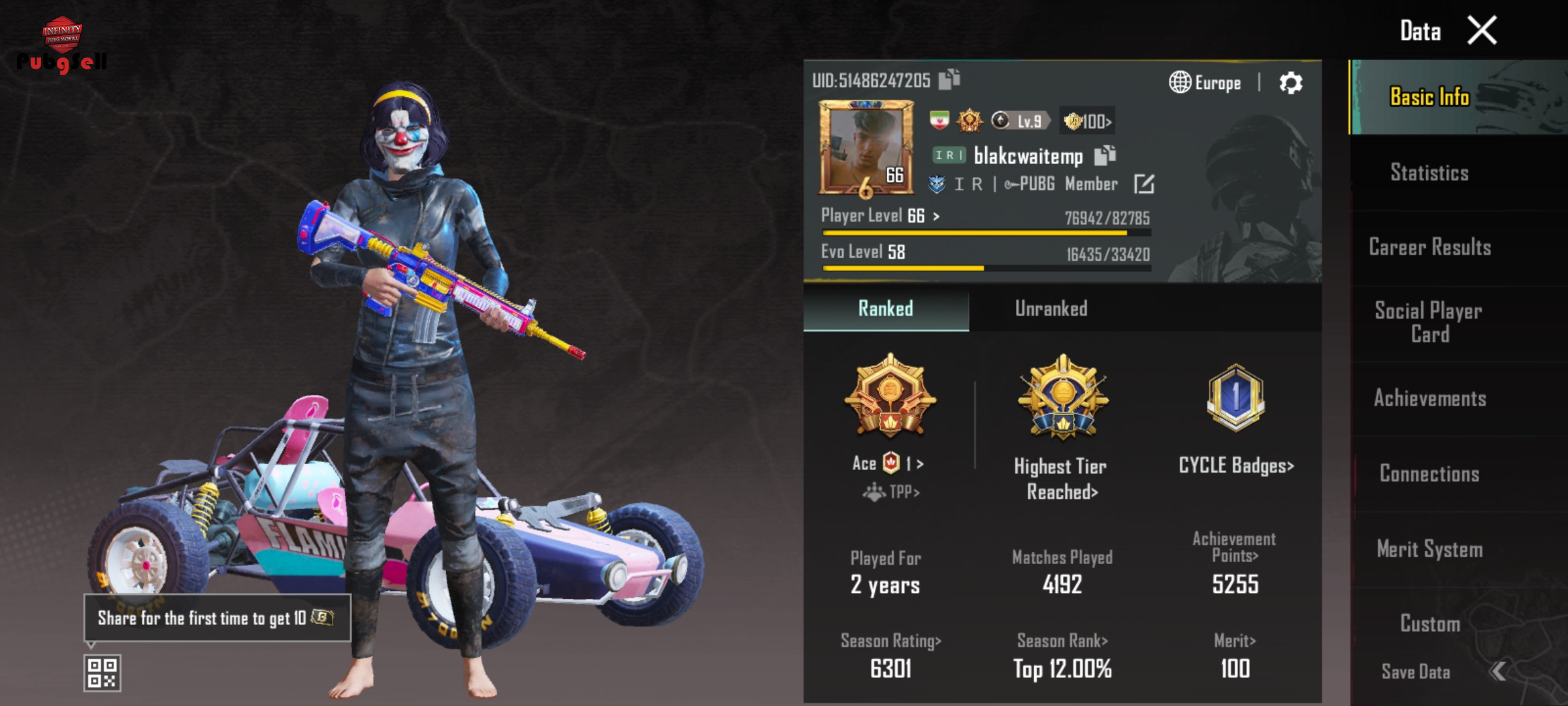The width and height of the screenshot is (1568, 706).
Task: Copy the player UID
Action: (x=949, y=79)
